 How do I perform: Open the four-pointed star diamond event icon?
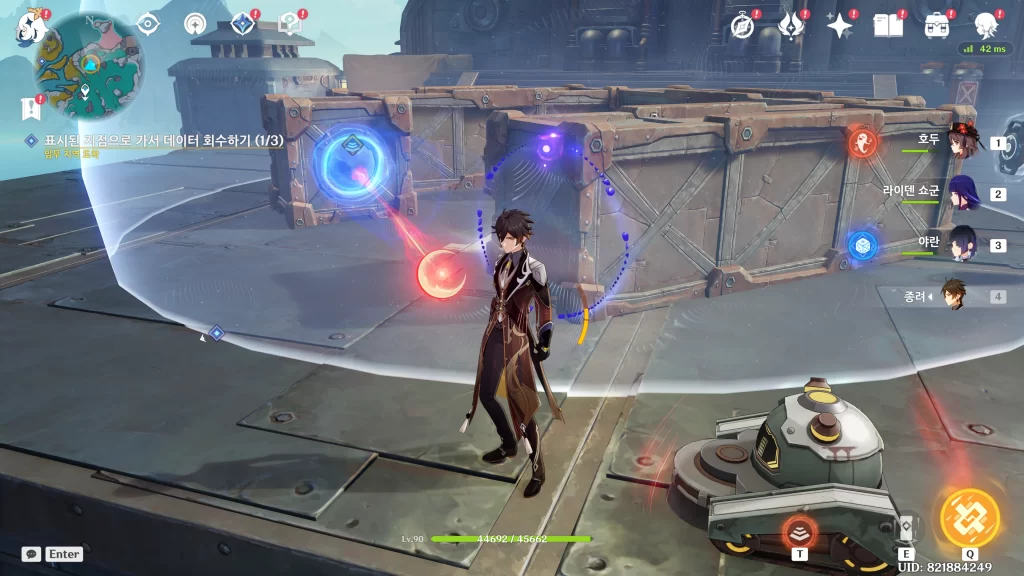click(243, 23)
